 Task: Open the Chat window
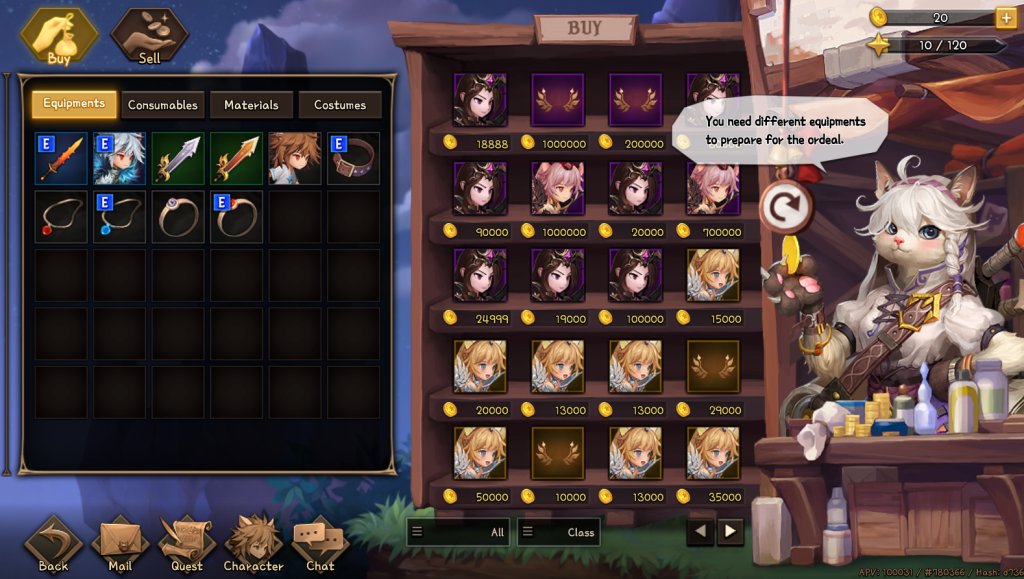pos(320,545)
